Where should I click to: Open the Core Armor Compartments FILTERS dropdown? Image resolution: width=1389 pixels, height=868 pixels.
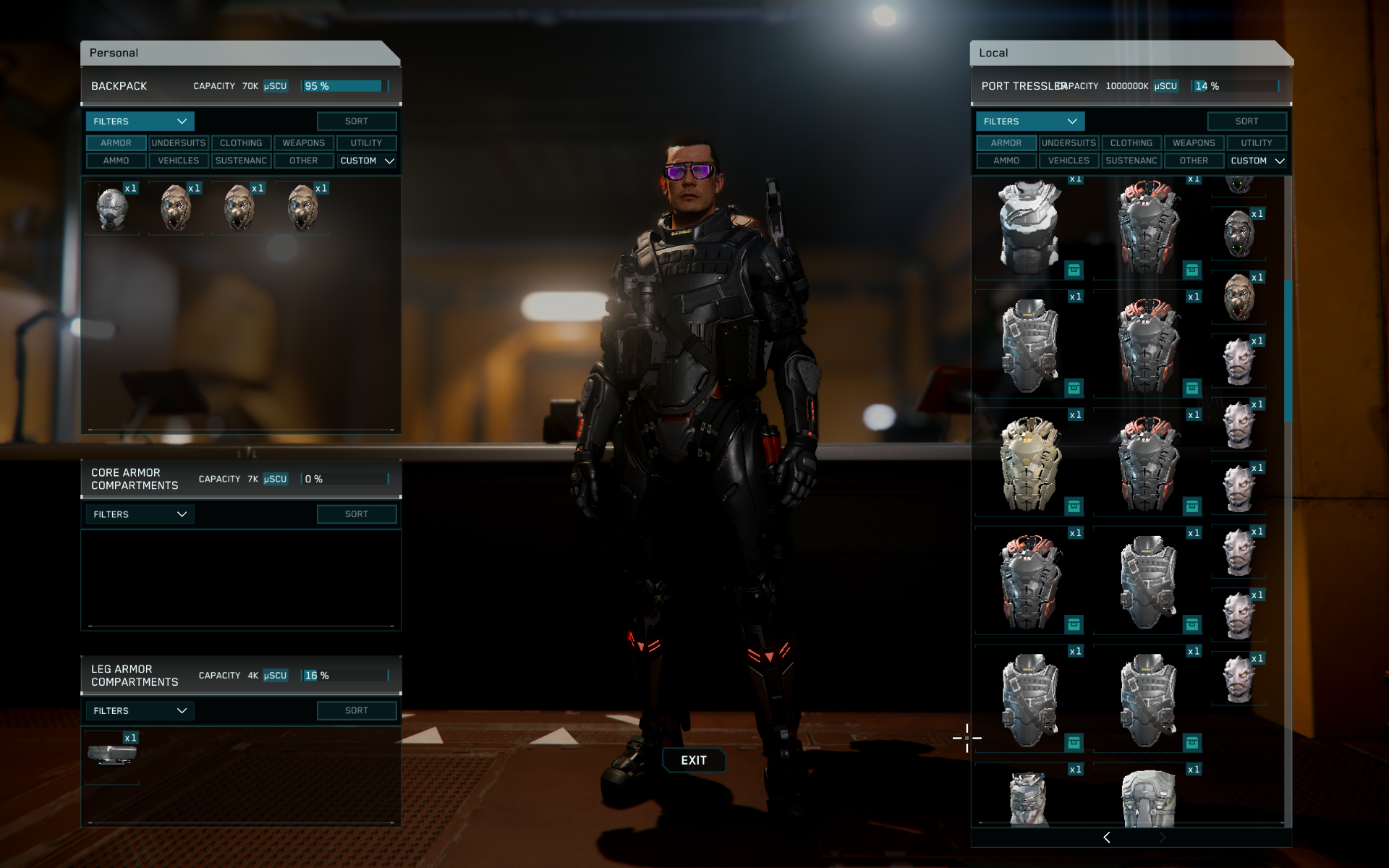[140, 514]
